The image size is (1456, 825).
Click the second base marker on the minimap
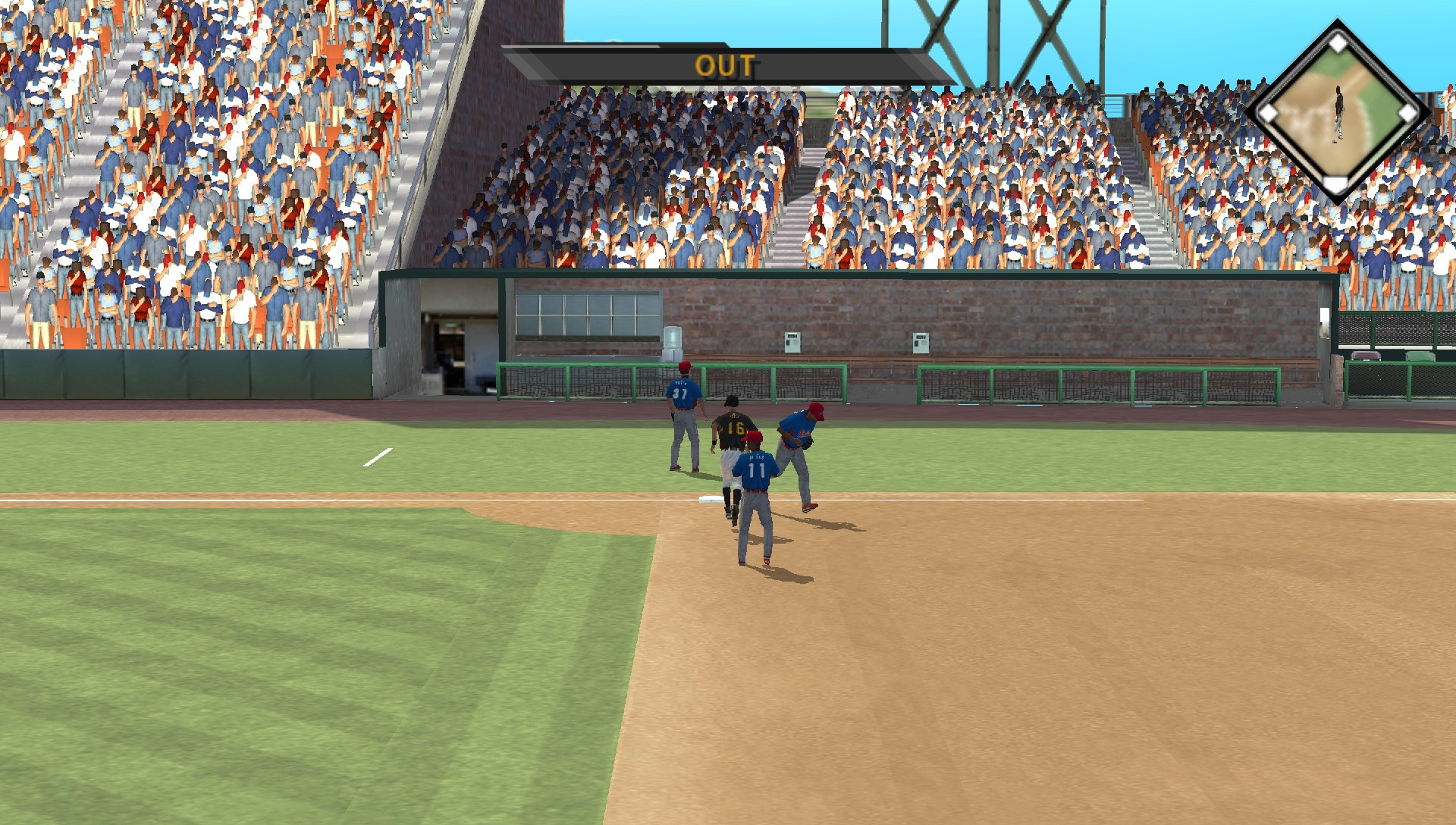[x=1337, y=42]
